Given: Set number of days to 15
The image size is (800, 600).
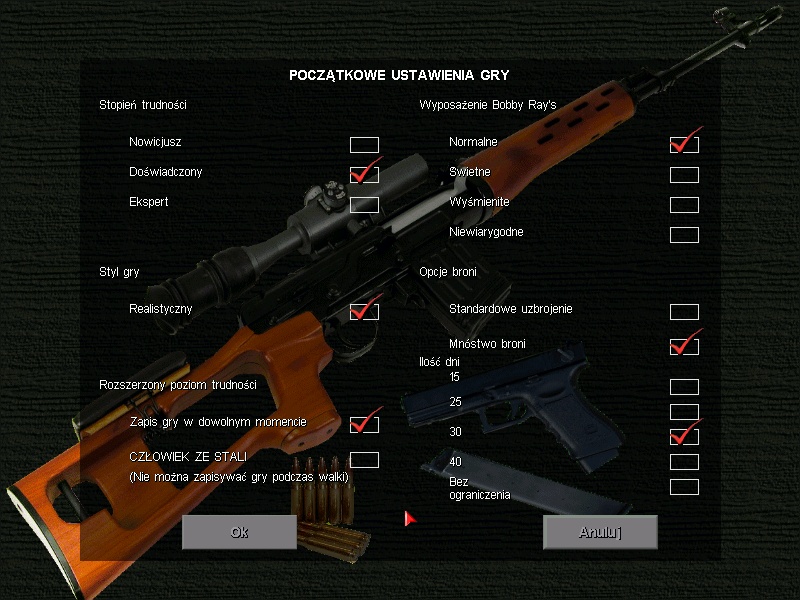Looking at the screenshot, I should pos(684,387).
